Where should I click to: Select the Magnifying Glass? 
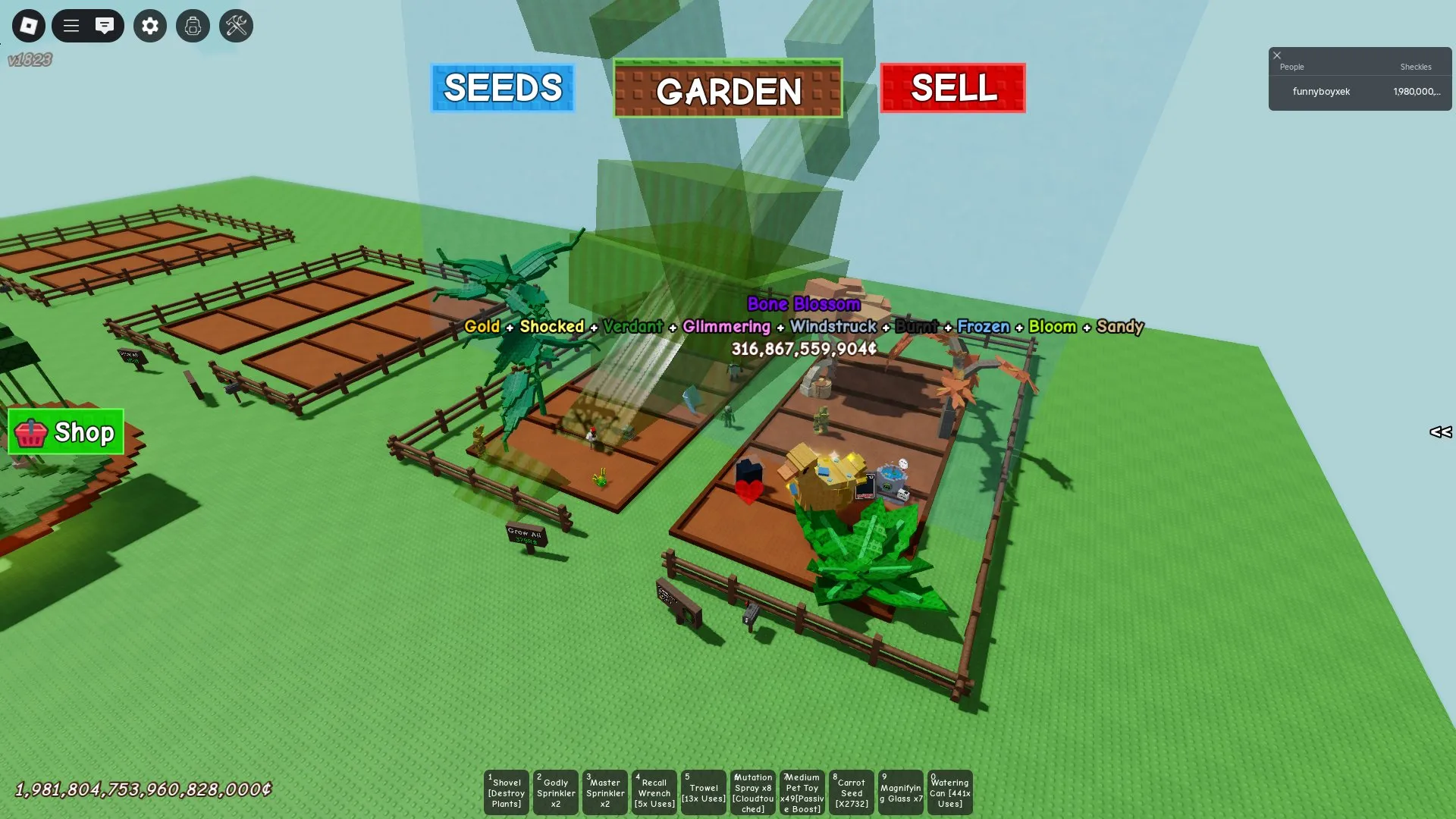(901, 792)
